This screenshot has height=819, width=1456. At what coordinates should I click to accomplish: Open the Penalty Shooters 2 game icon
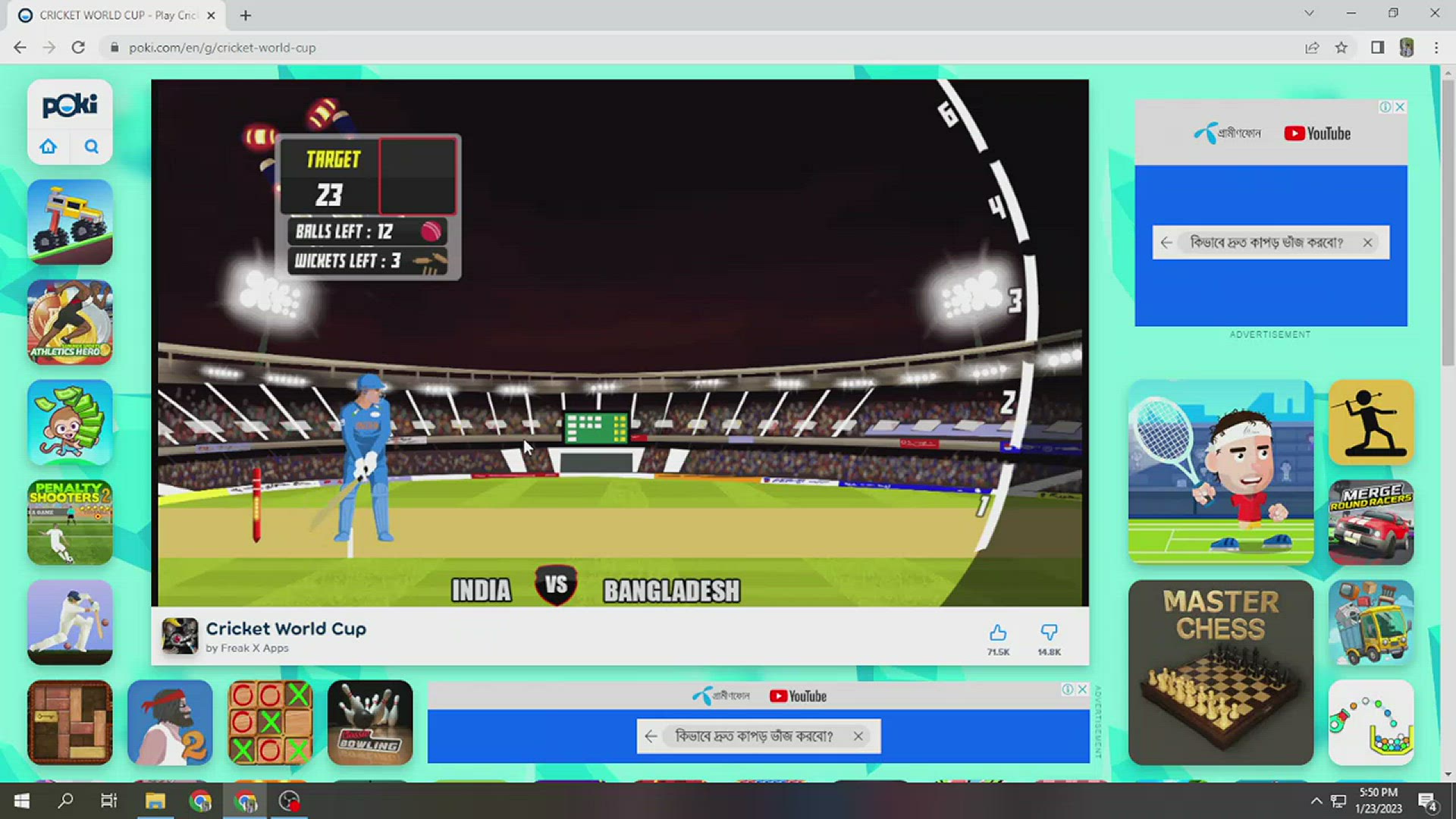pyautogui.click(x=69, y=522)
